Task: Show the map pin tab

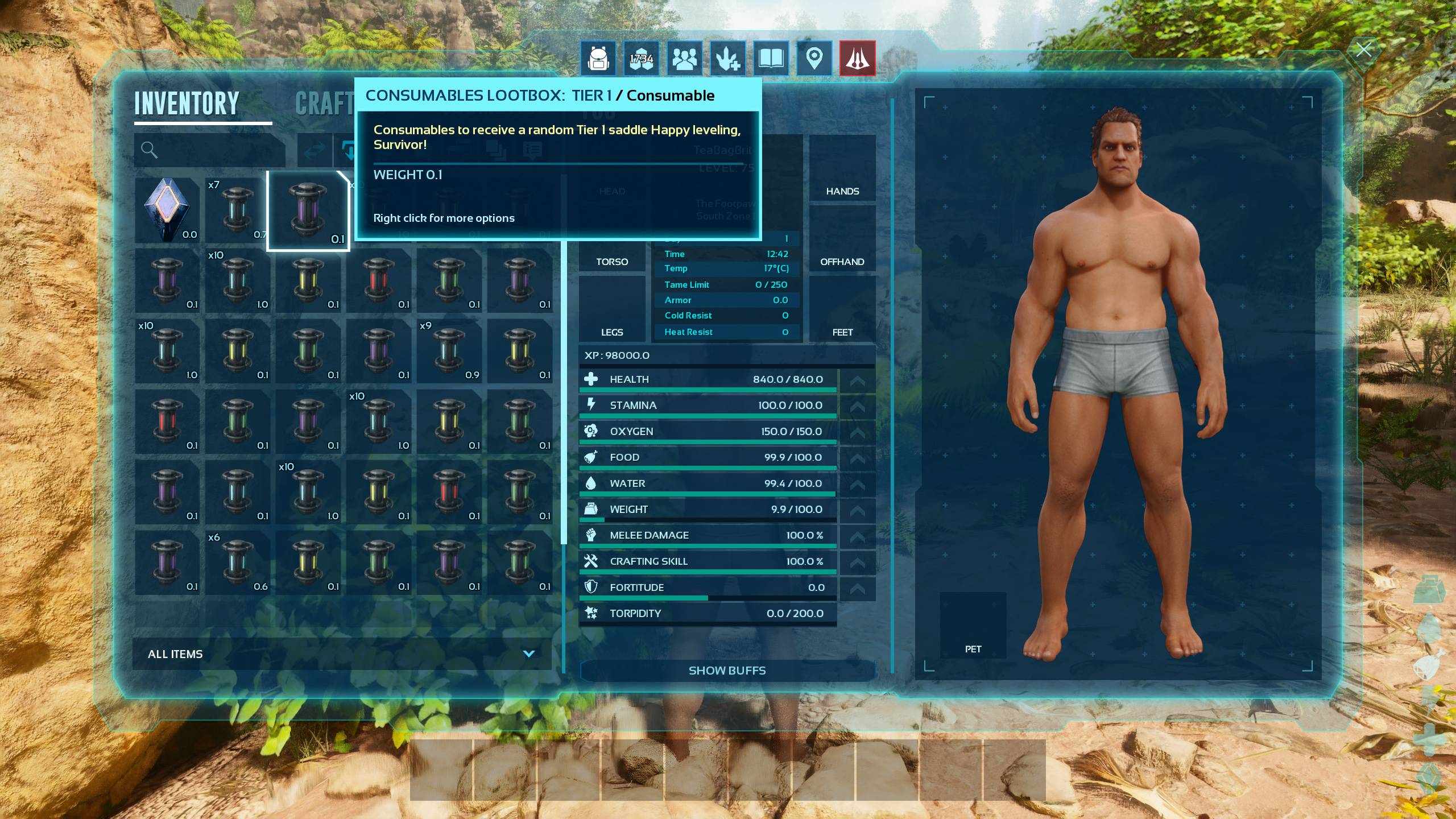Action: click(x=814, y=58)
